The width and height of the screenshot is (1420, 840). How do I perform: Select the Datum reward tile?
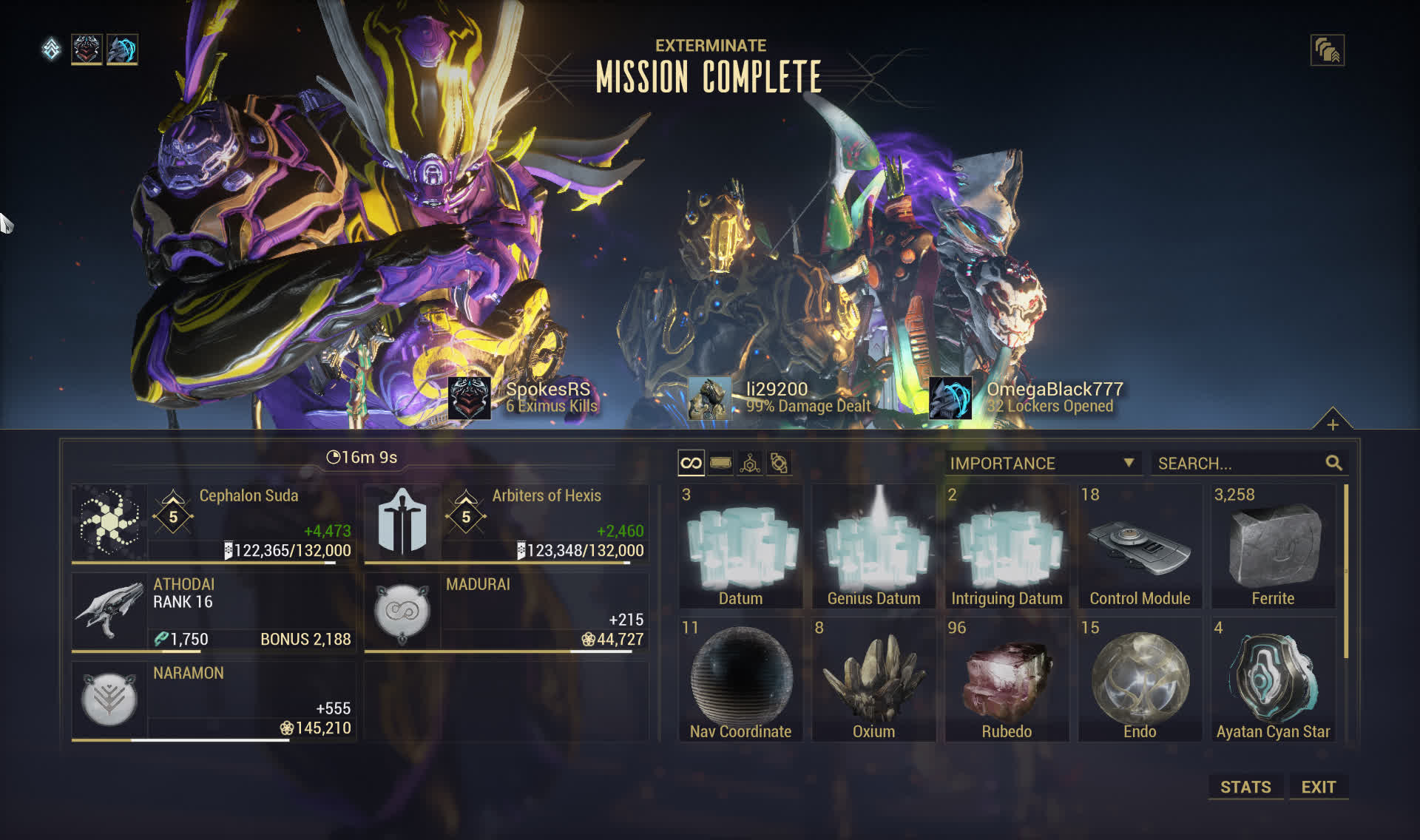(740, 546)
